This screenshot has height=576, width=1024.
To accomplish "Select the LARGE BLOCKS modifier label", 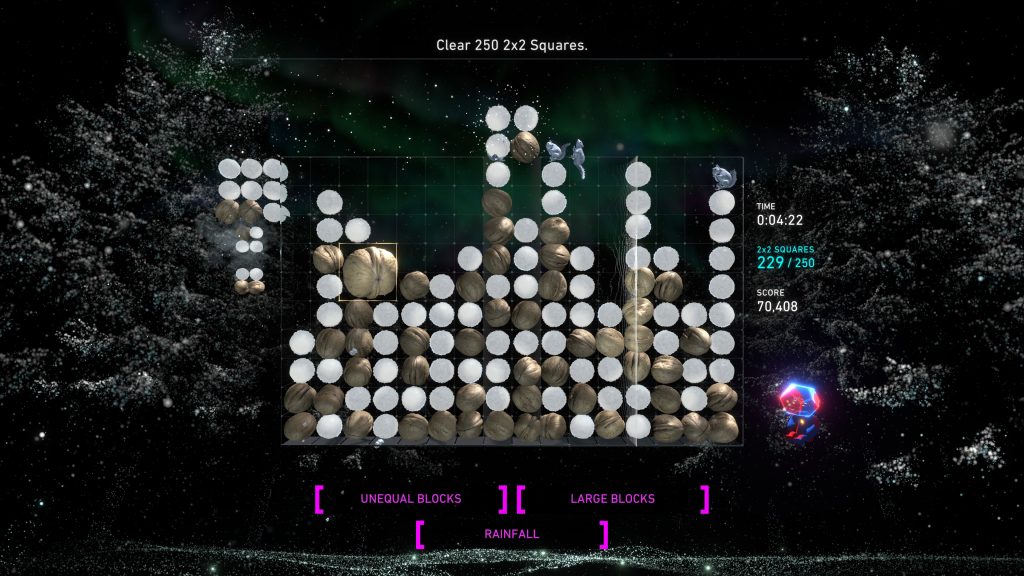I will 612,498.
